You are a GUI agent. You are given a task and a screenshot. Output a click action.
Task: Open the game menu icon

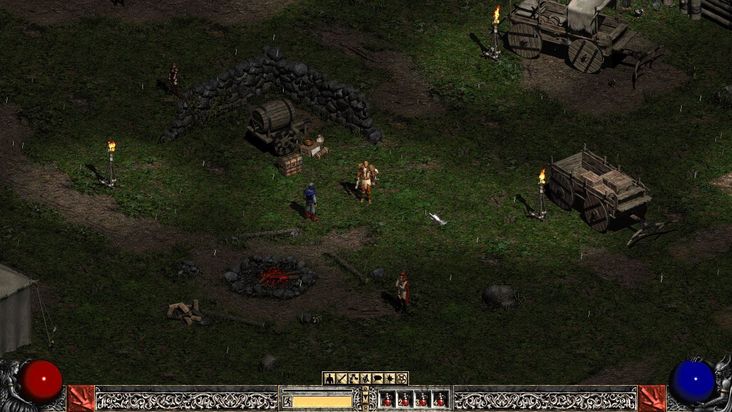[401, 378]
